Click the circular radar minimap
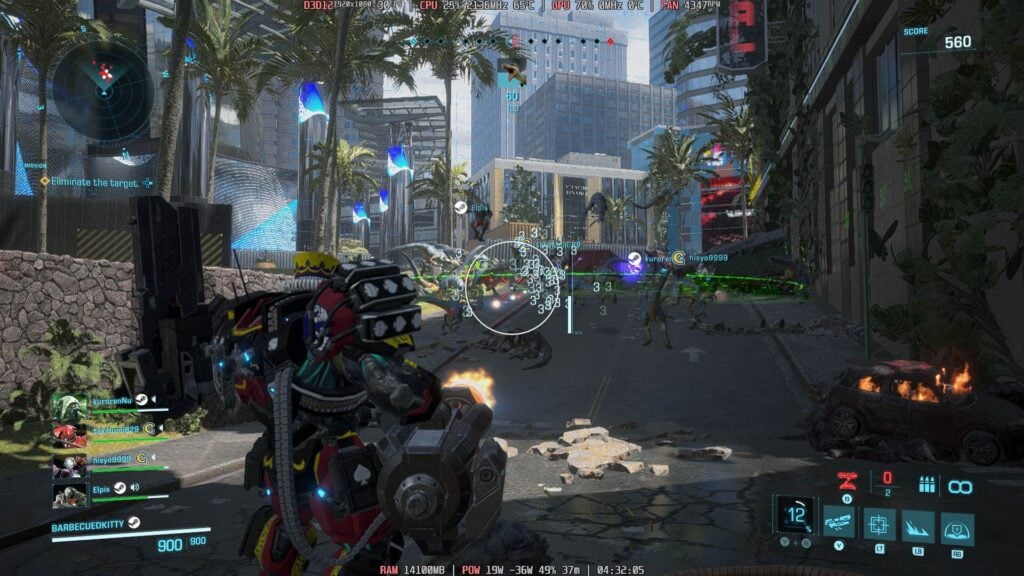Screen dimensions: 1024x576 click(x=103, y=90)
